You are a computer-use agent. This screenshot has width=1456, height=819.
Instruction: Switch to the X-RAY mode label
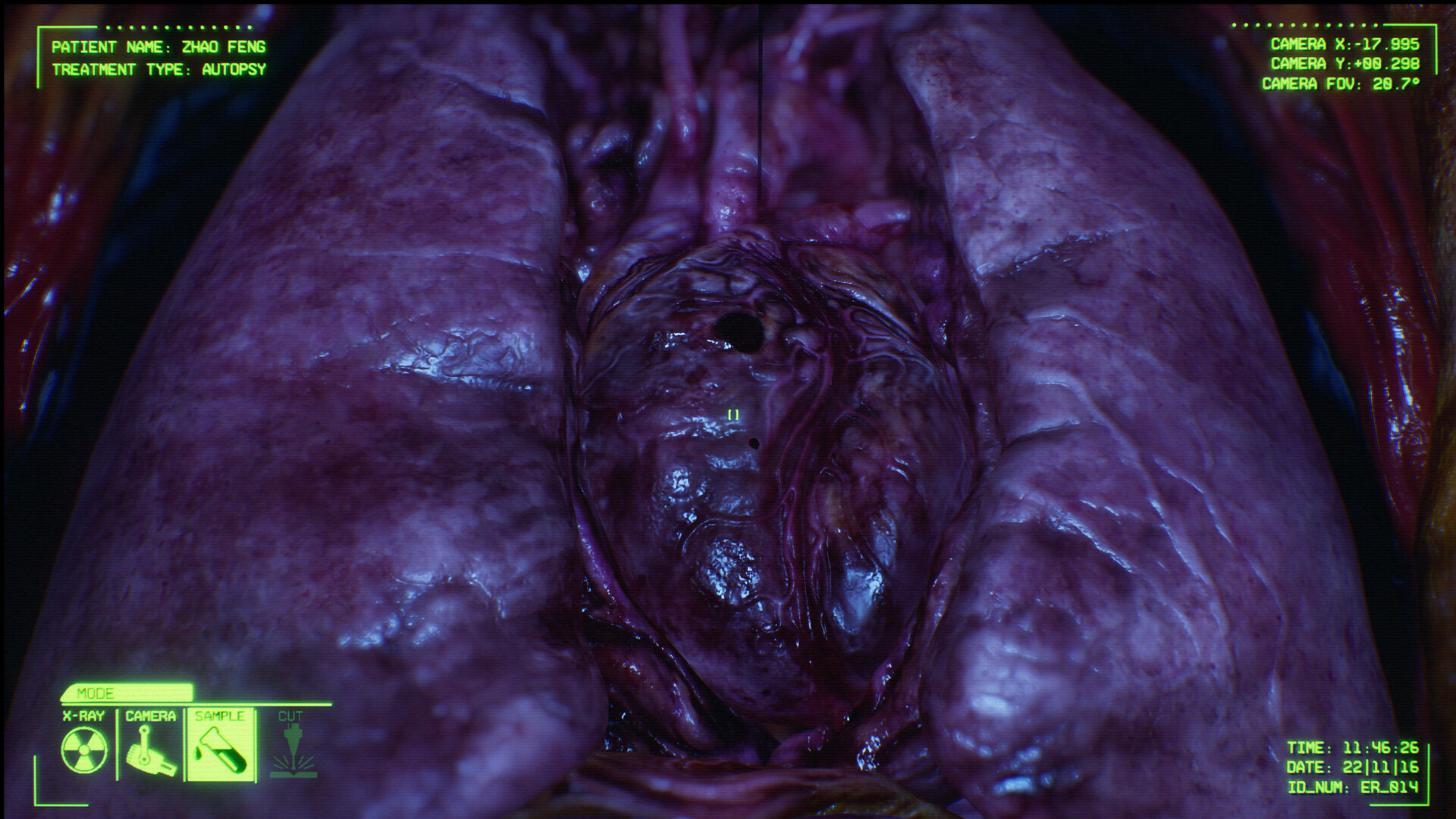coord(83,715)
